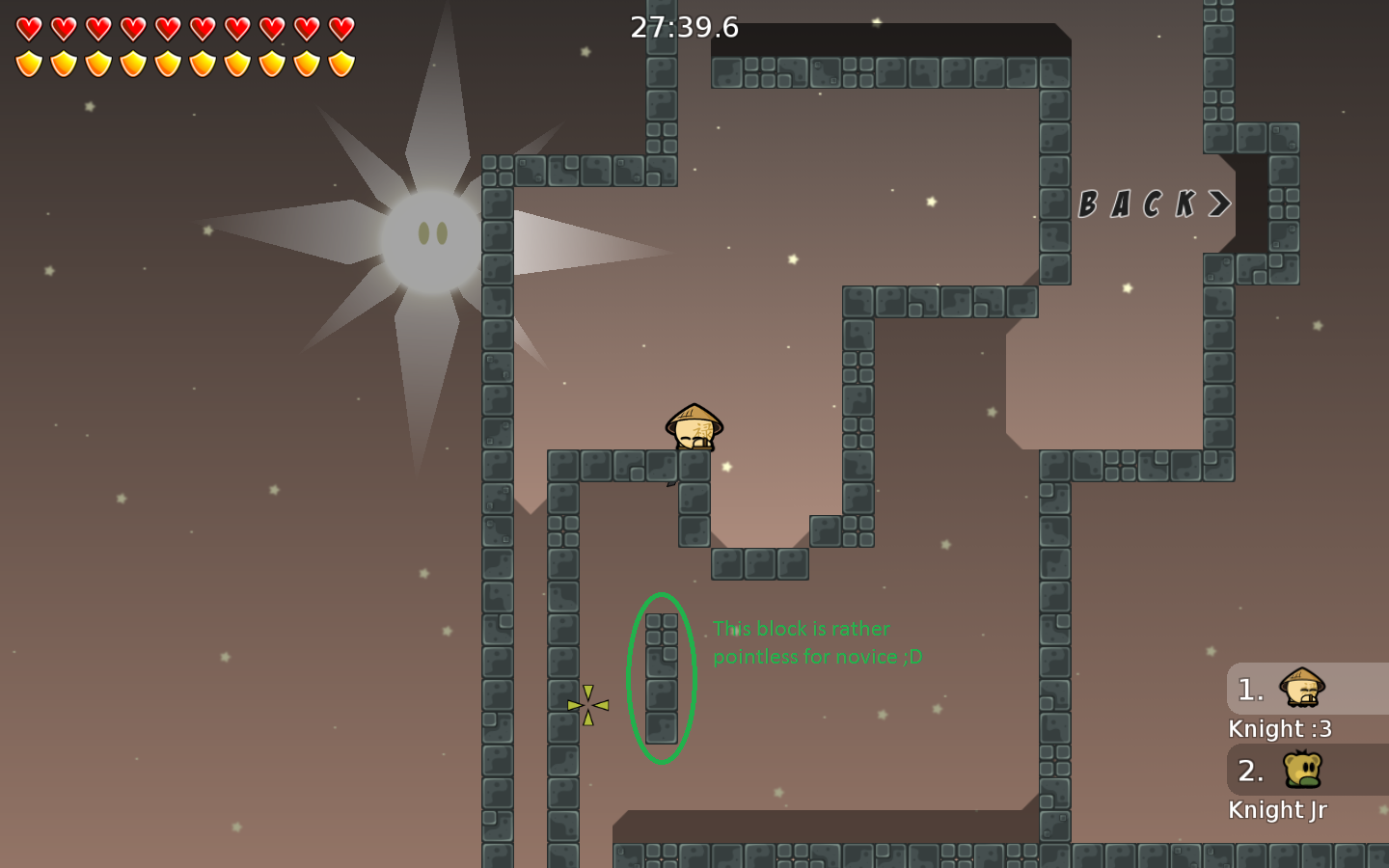Select the Knight Jr row in the rankings
The height and width of the screenshot is (868, 1389).
[x=1278, y=809]
